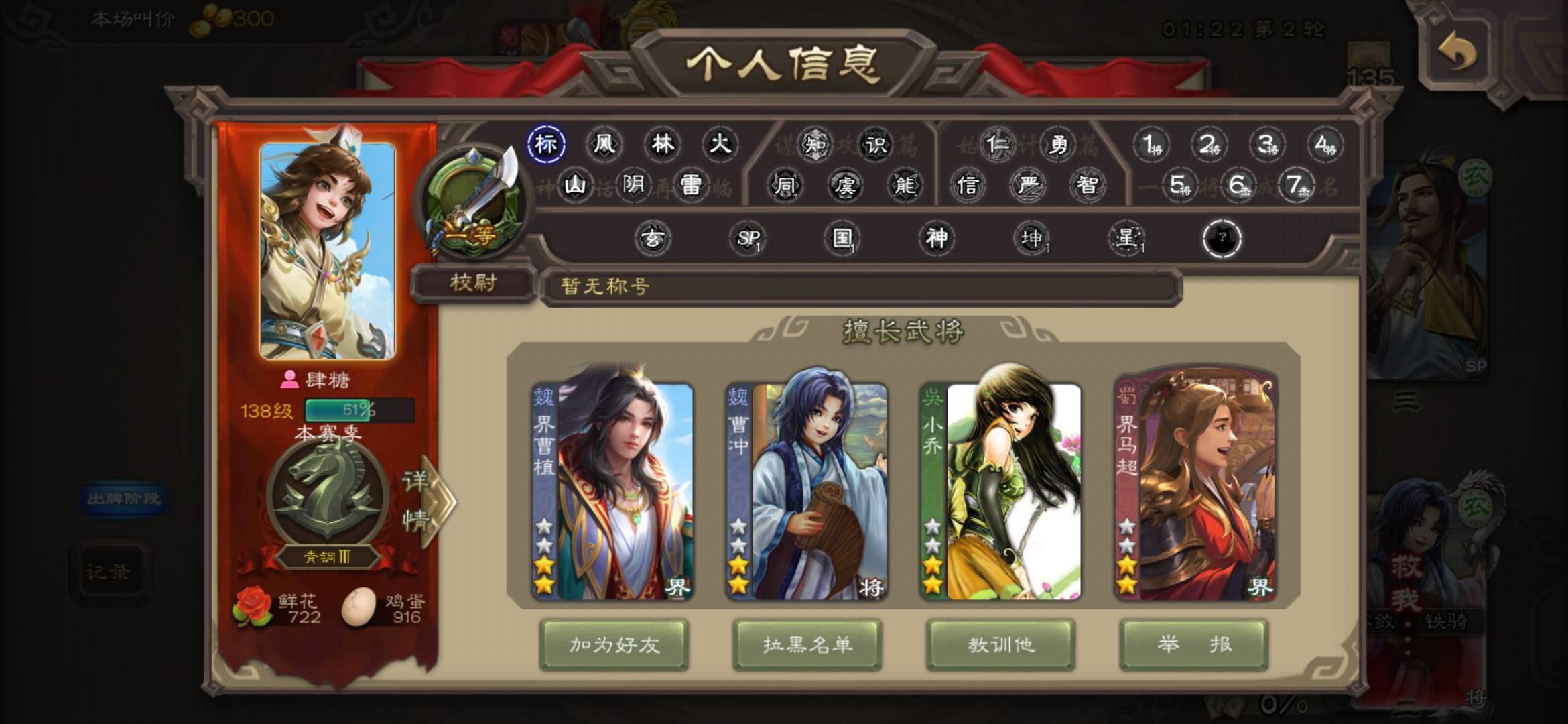Tap the 国 badge icon

point(842,238)
